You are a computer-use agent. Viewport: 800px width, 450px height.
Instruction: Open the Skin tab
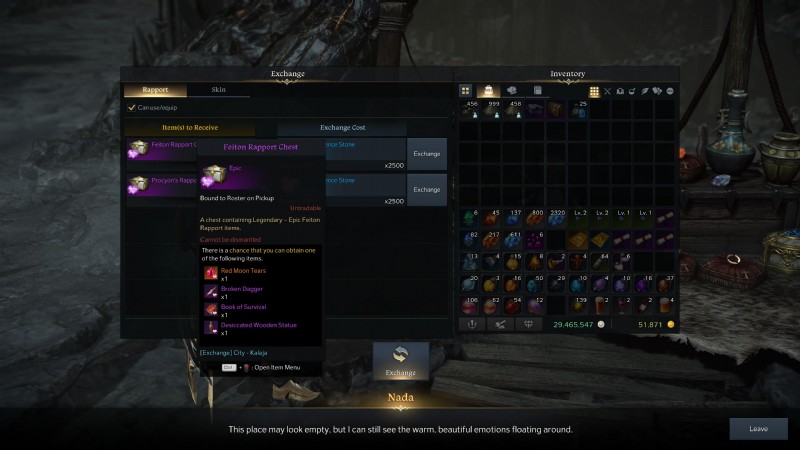pyautogui.click(x=218, y=90)
